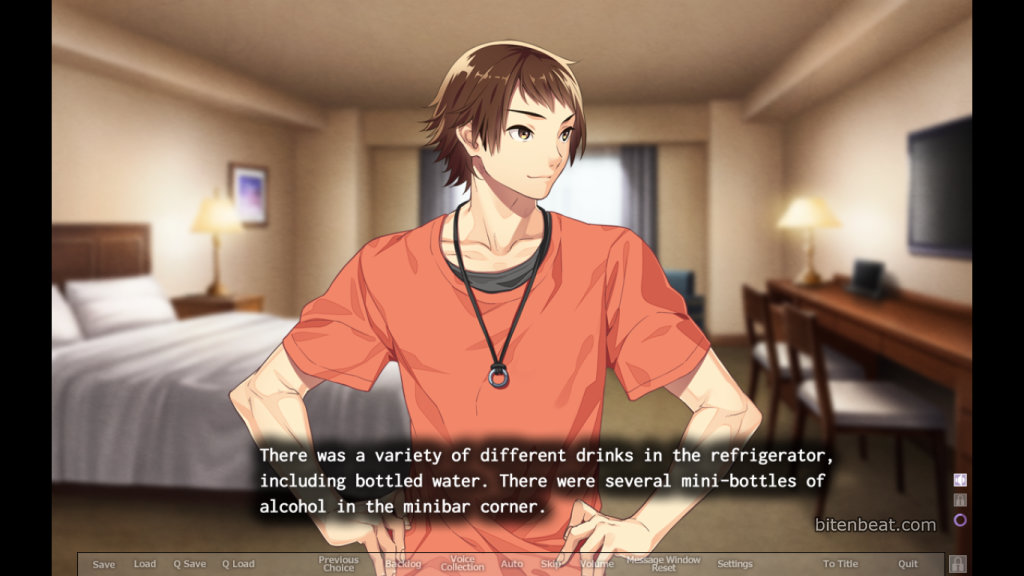This screenshot has height=576, width=1024.
Task: Activate Skip
Action: [x=551, y=564]
